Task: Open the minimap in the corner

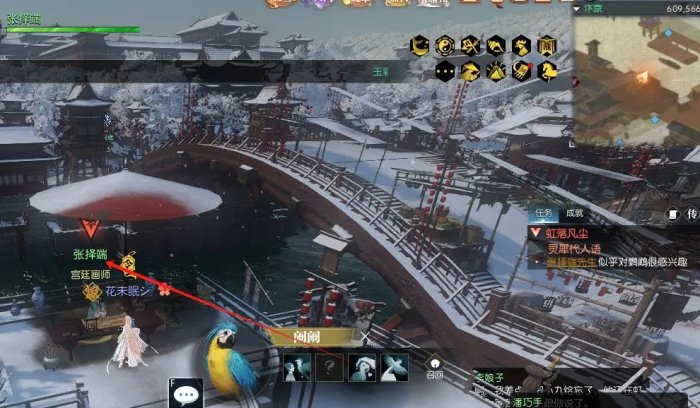Action: click(x=637, y=70)
